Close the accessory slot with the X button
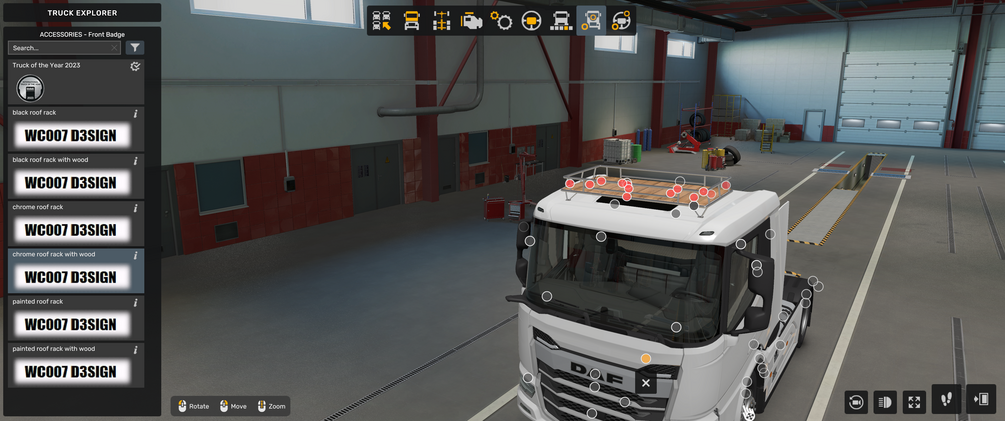This screenshot has height=421, width=1005. coord(646,383)
